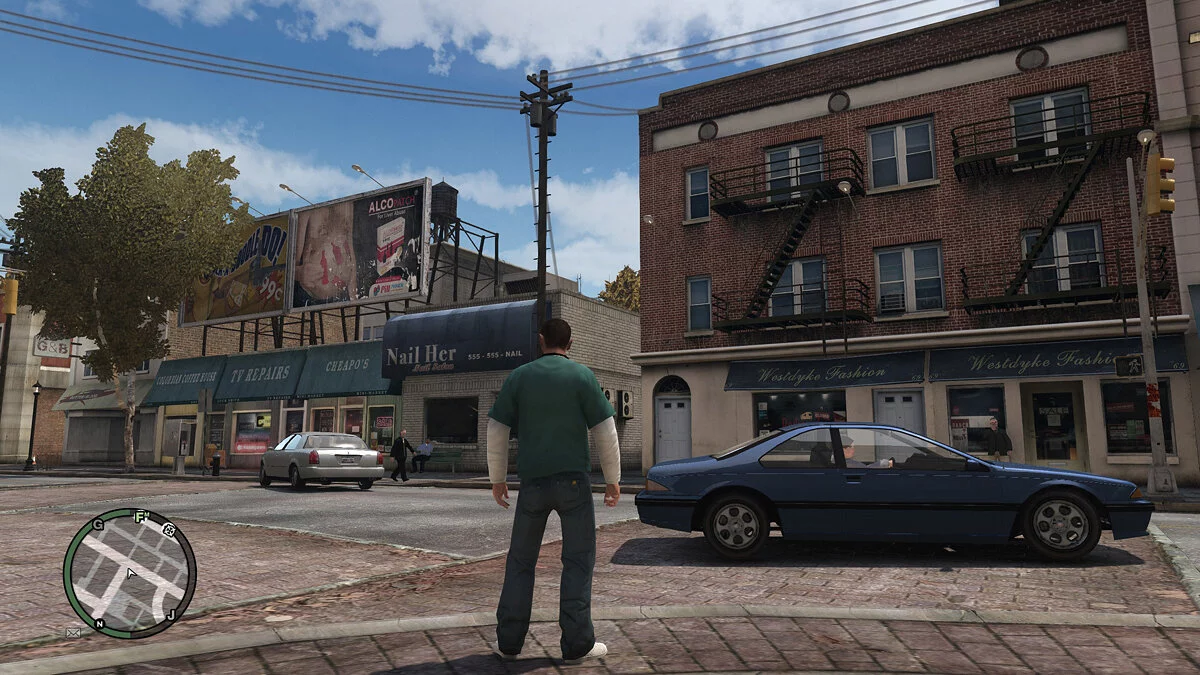Click the player arrow on the radar
The height and width of the screenshot is (675, 1200).
pyautogui.click(x=130, y=574)
